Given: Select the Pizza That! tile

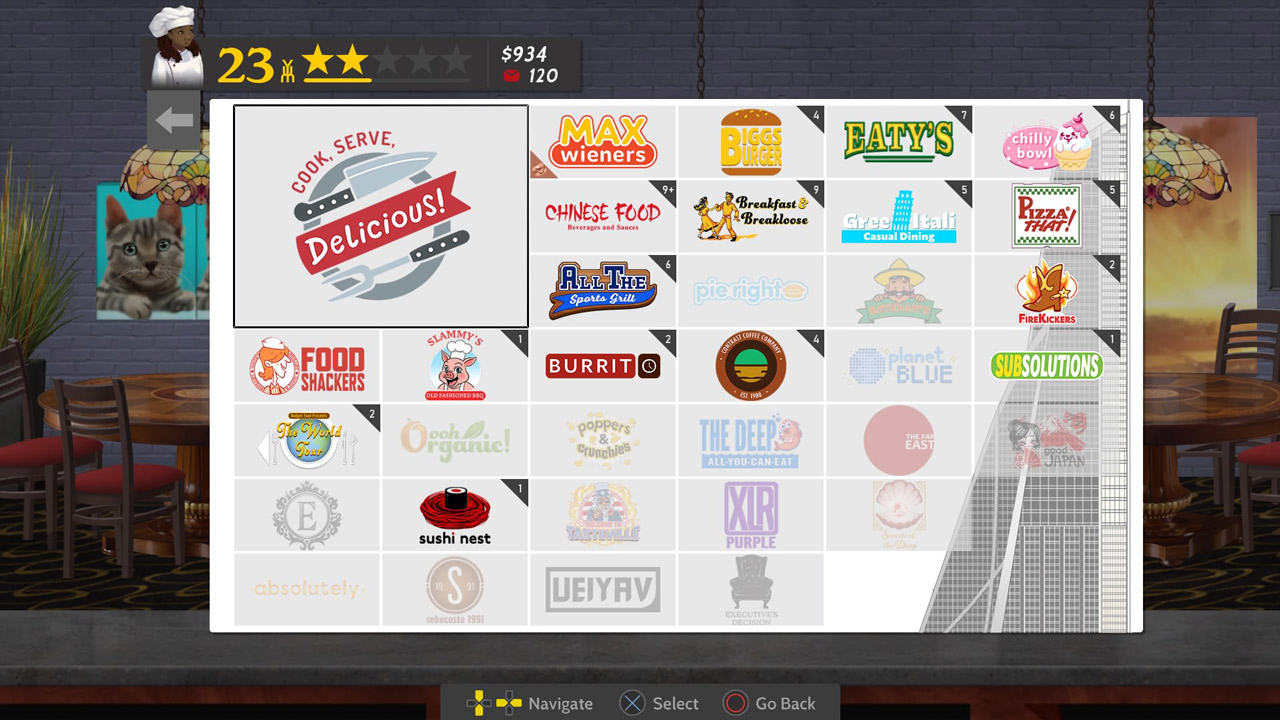Looking at the screenshot, I should click(1048, 215).
